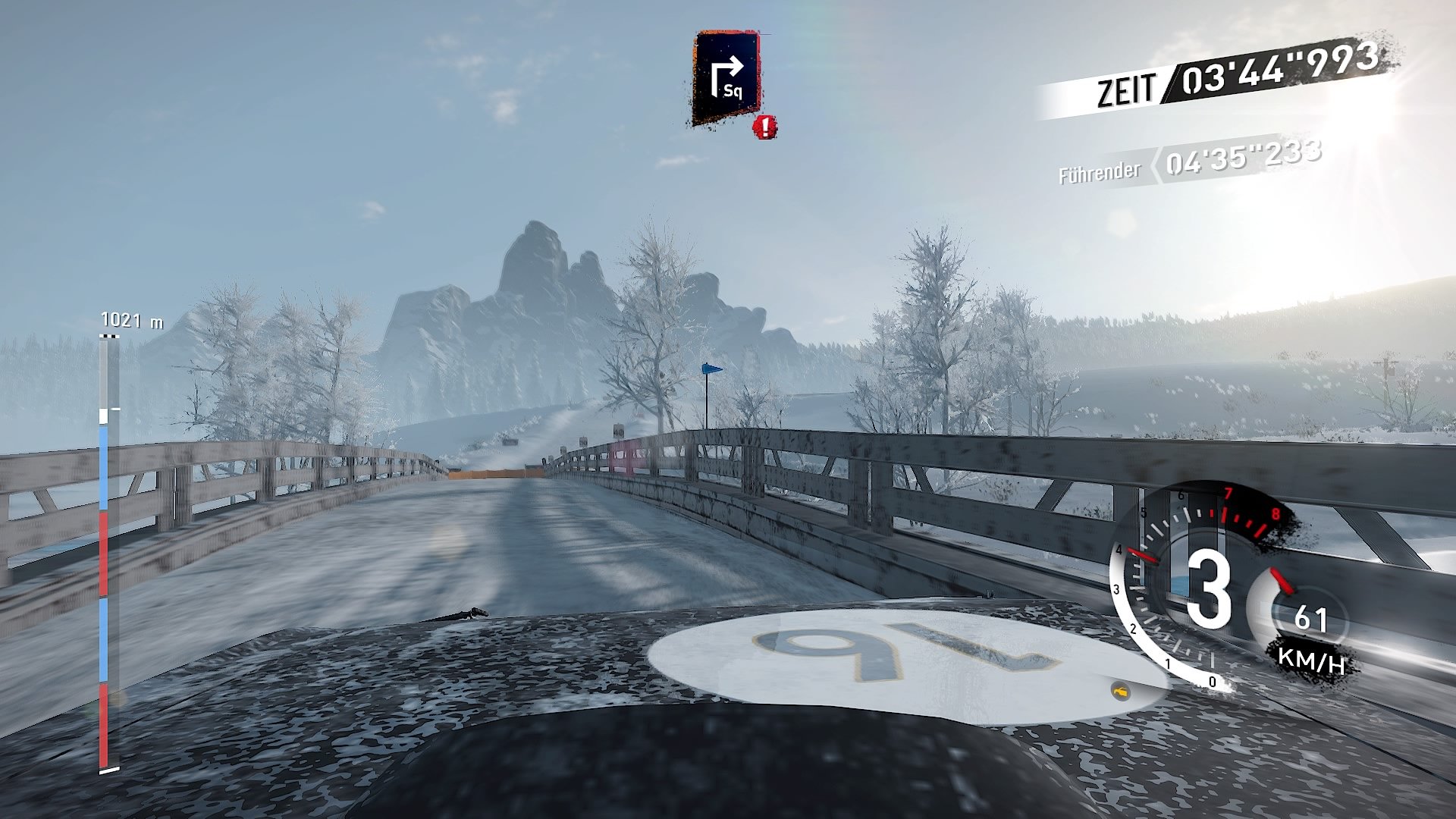This screenshot has width=1456, height=819.
Task: Click the white marker on the progress slider
Action: point(104,417)
